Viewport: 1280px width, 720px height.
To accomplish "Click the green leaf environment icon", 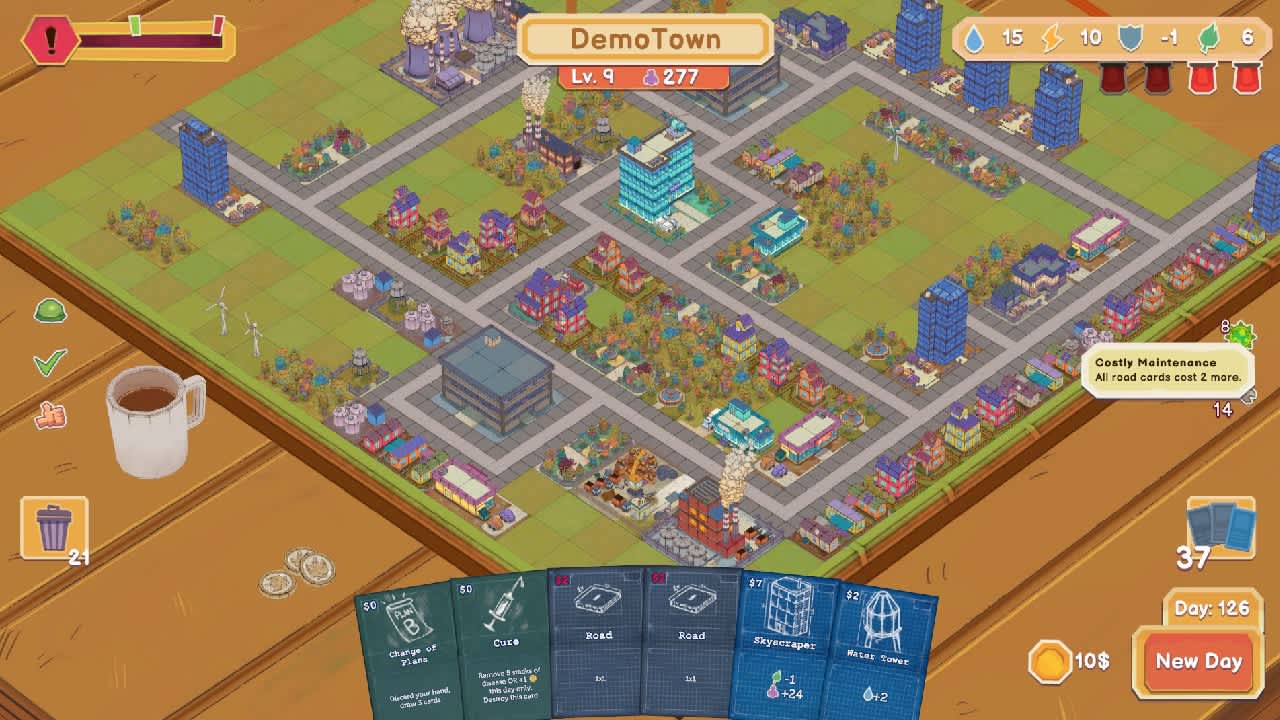I will pyautogui.click(x=1207, y=37).
